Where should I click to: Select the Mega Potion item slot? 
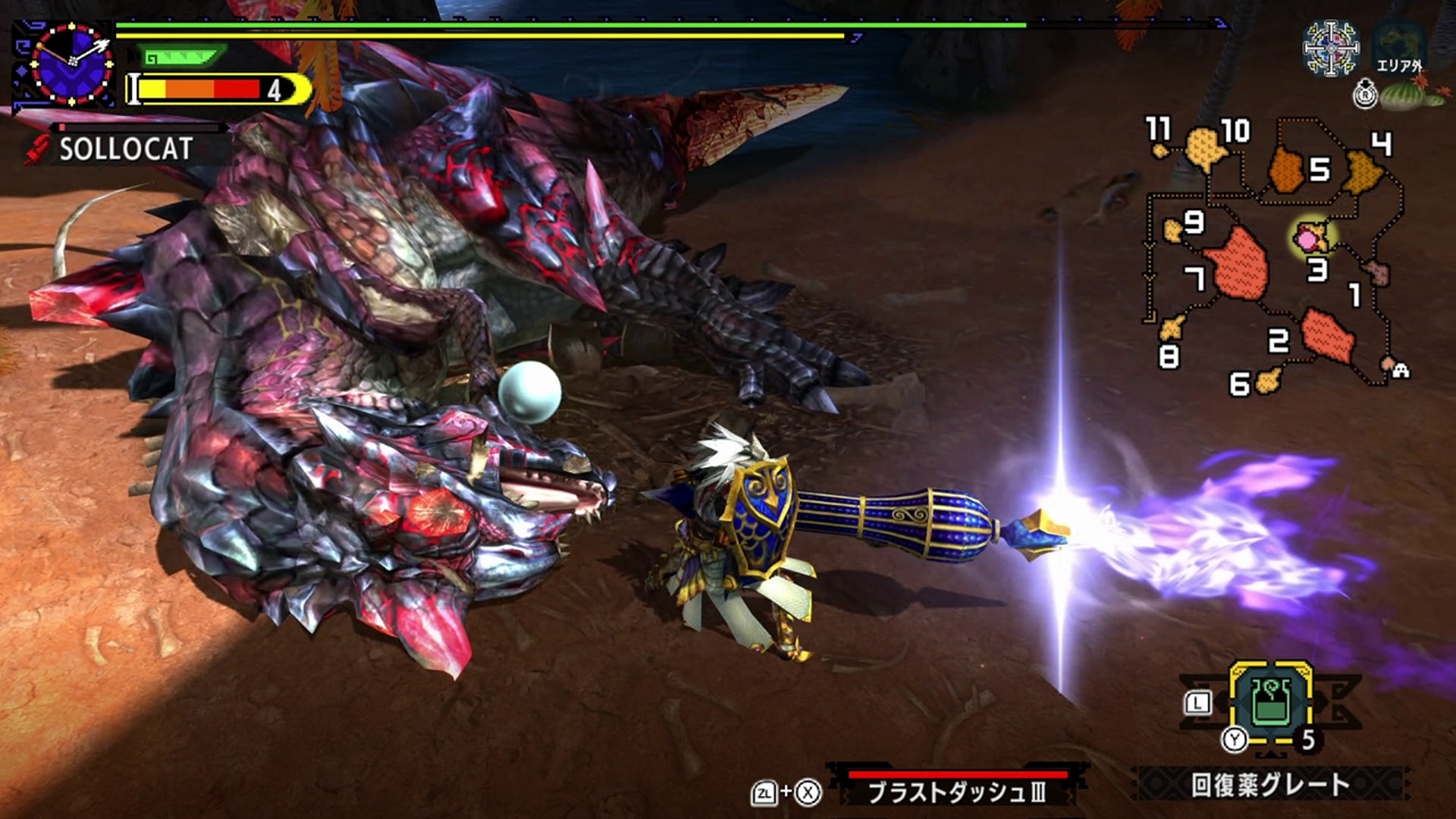click(1271, 703)
